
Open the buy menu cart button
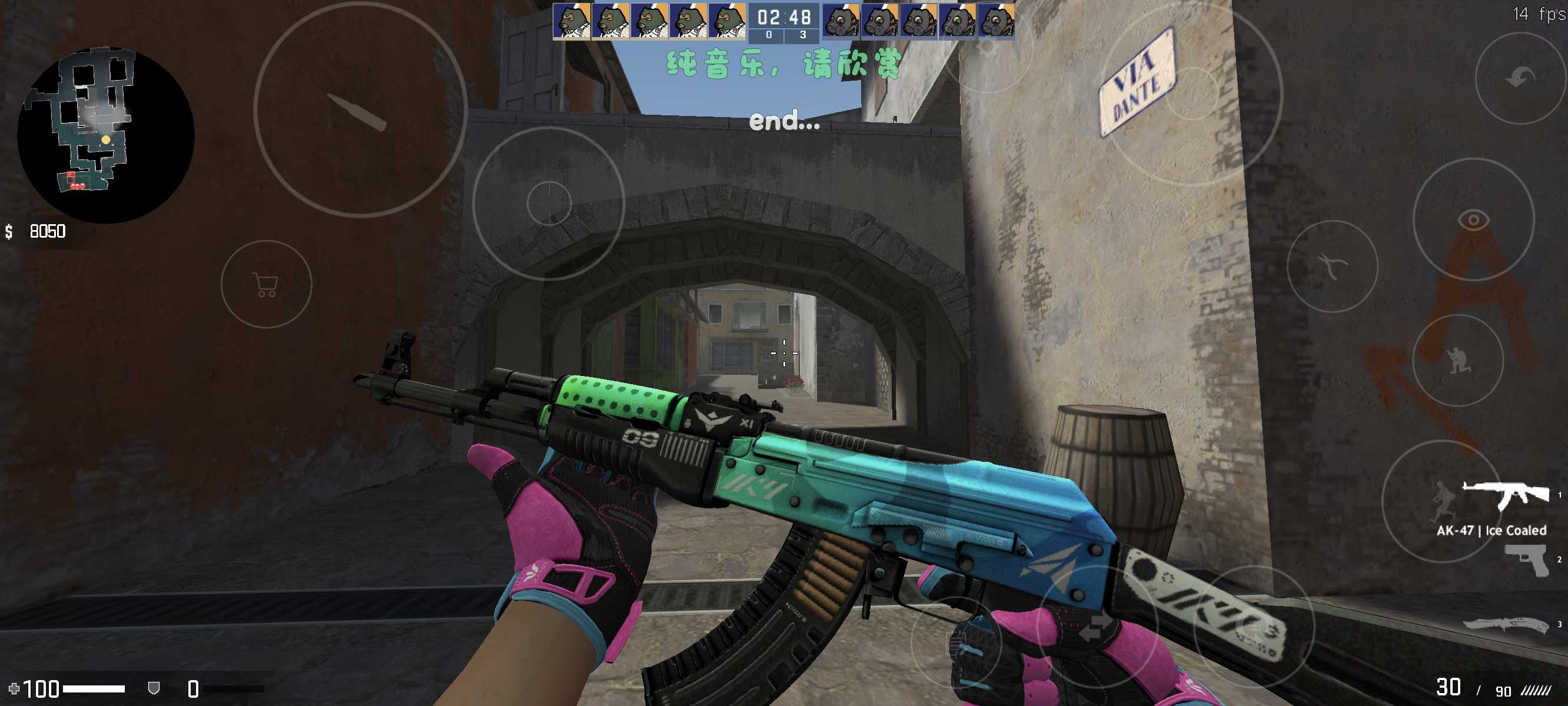click(266, 284)
